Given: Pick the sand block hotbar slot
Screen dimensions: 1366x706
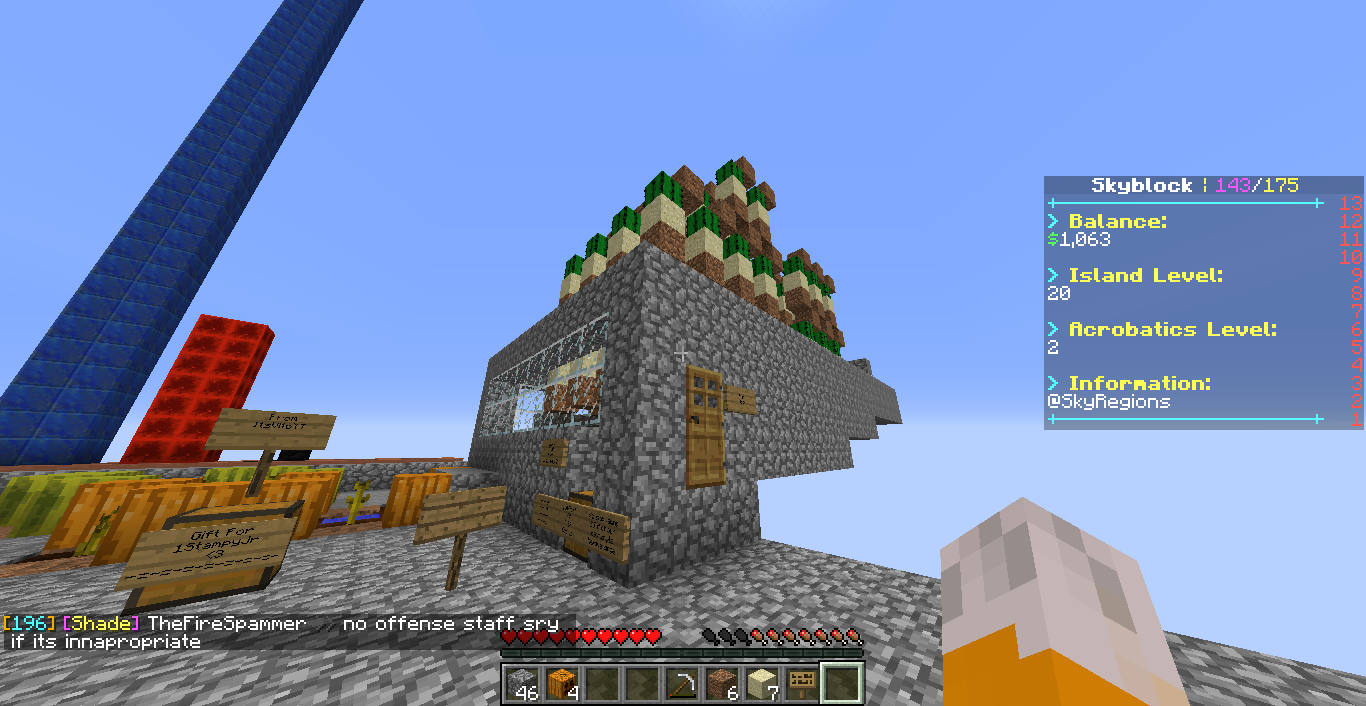Looking at the screenshot, I should [x=762, y=684].
